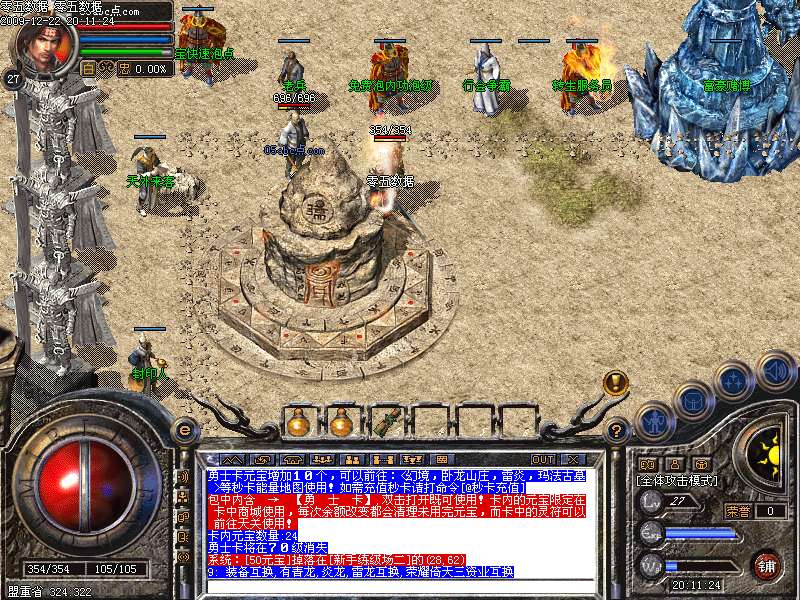This screenshot has width=800, height=600.
Task: Click the chat text input line
Action: pos(400,585)
